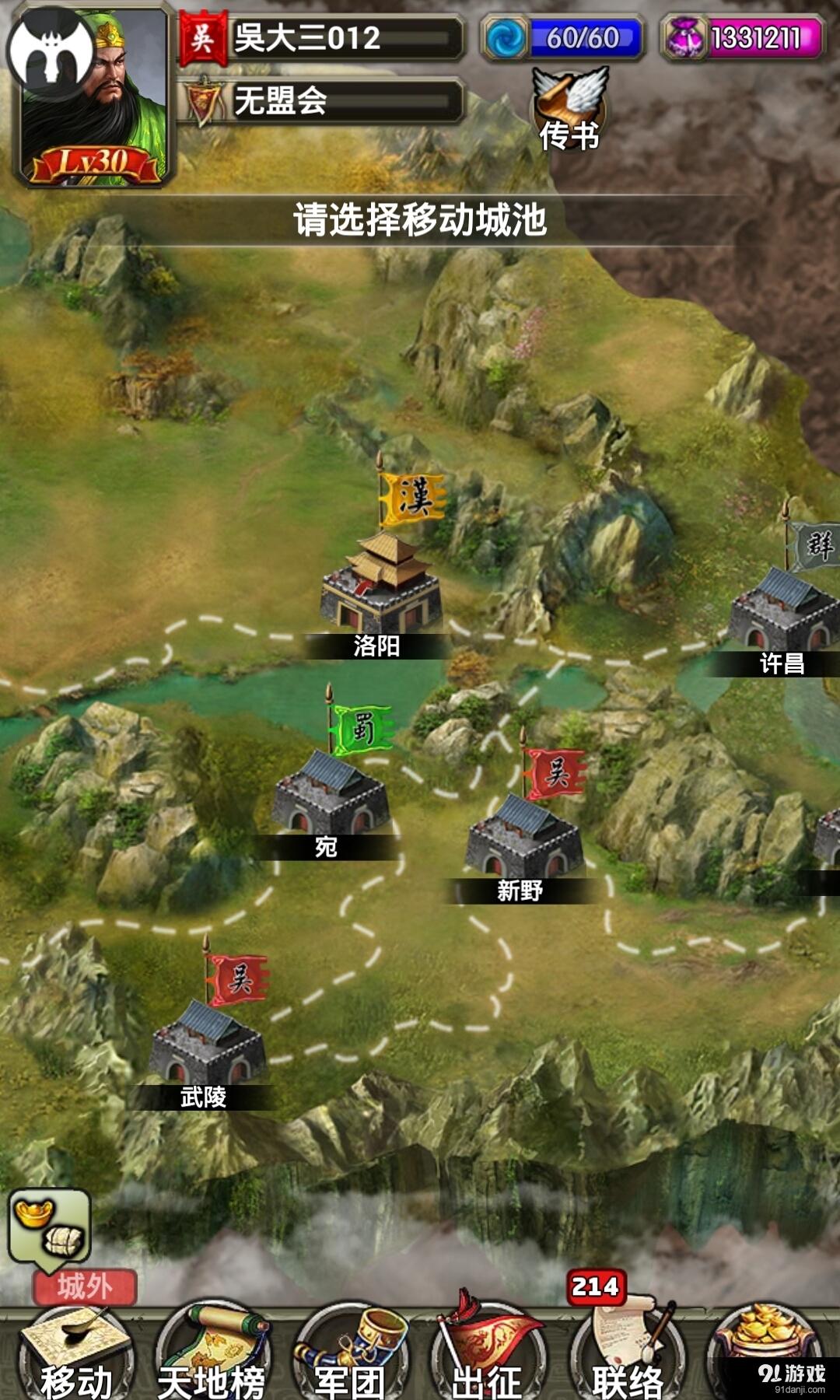Open the 联络 contact messages

pyautogui.click(x=627, y=1355)
